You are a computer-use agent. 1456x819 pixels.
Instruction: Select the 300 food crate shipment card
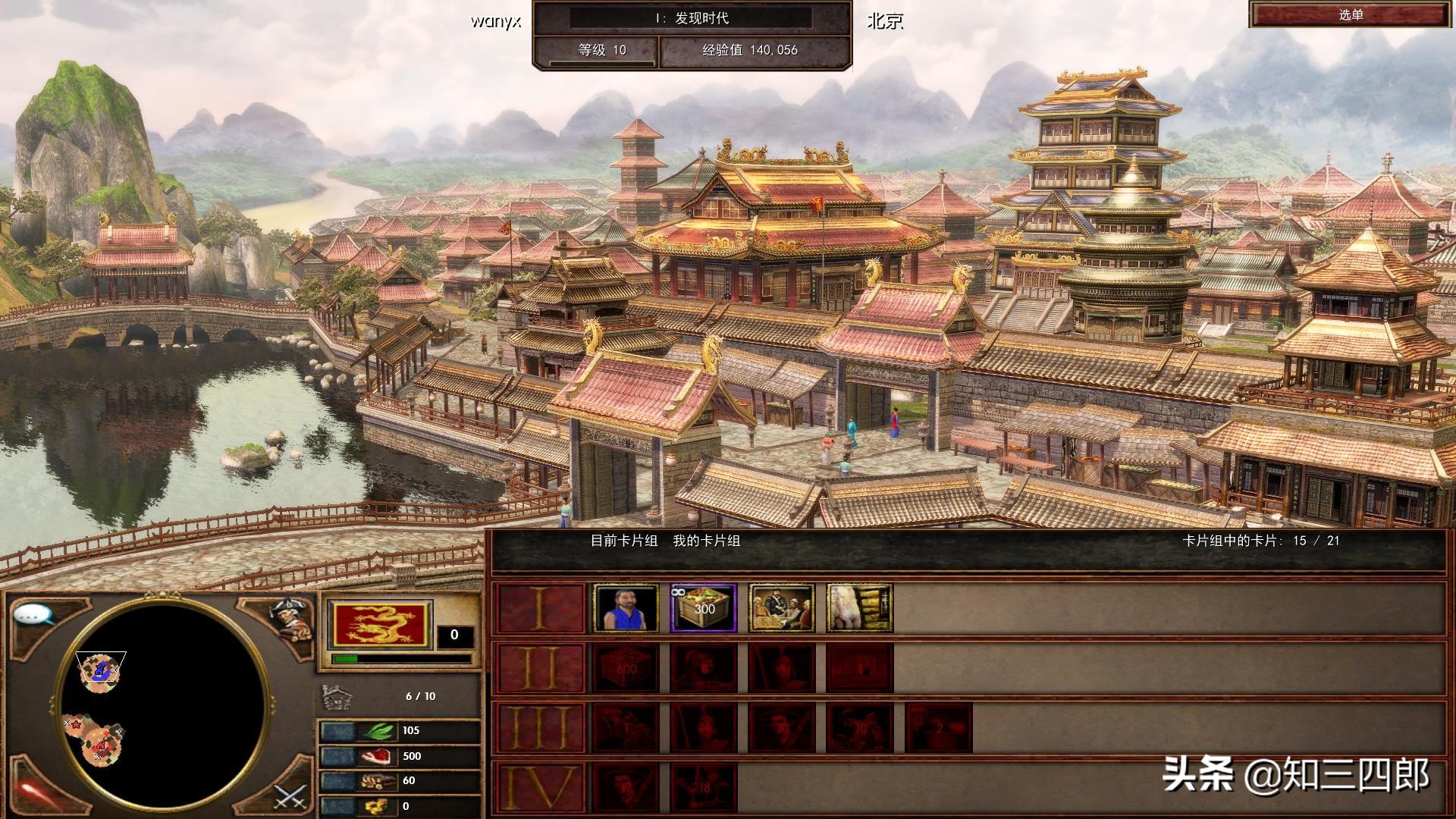(x=704, y=607)
